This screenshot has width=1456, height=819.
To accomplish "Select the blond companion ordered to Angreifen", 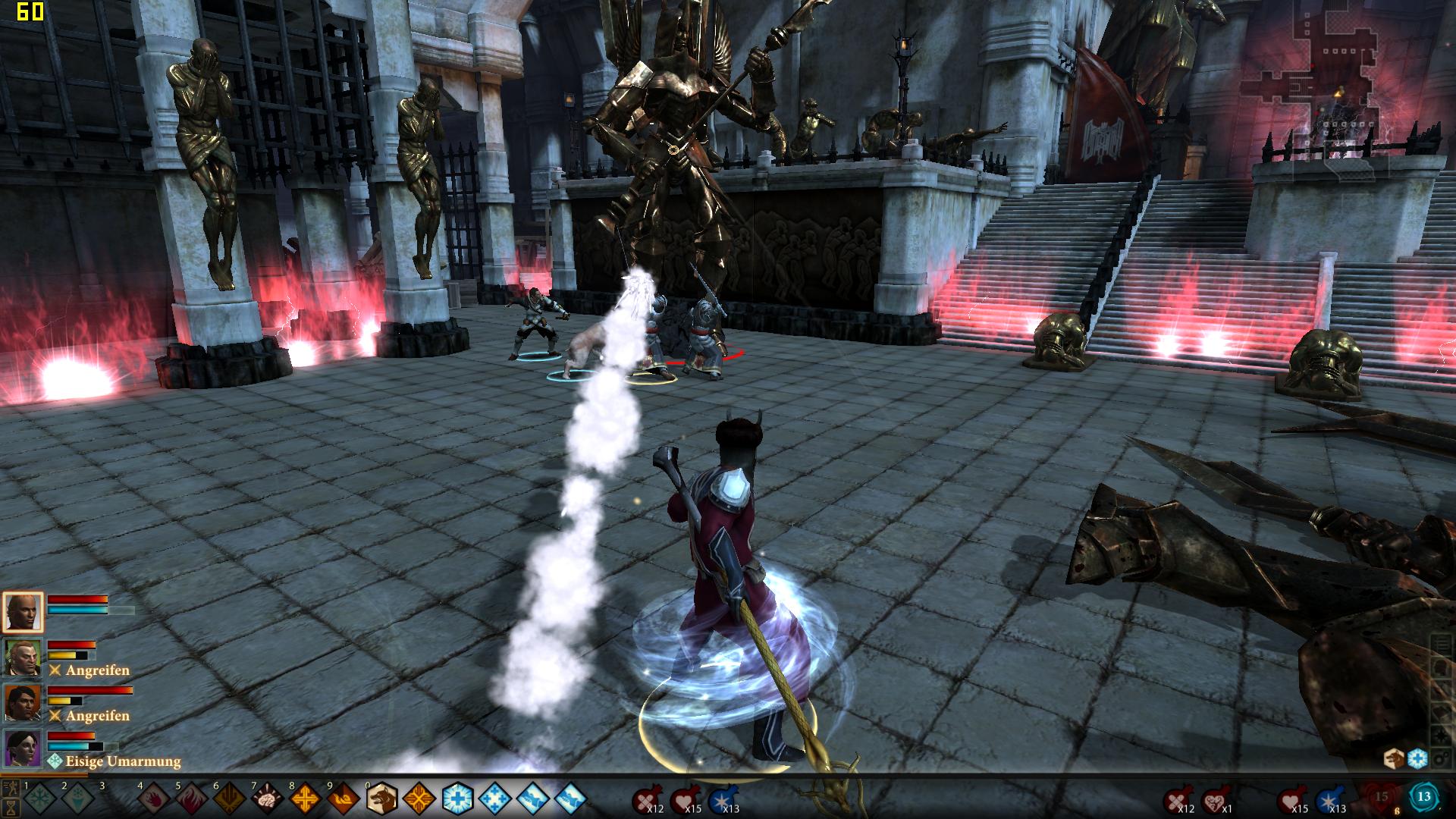I will click(23, 657).
